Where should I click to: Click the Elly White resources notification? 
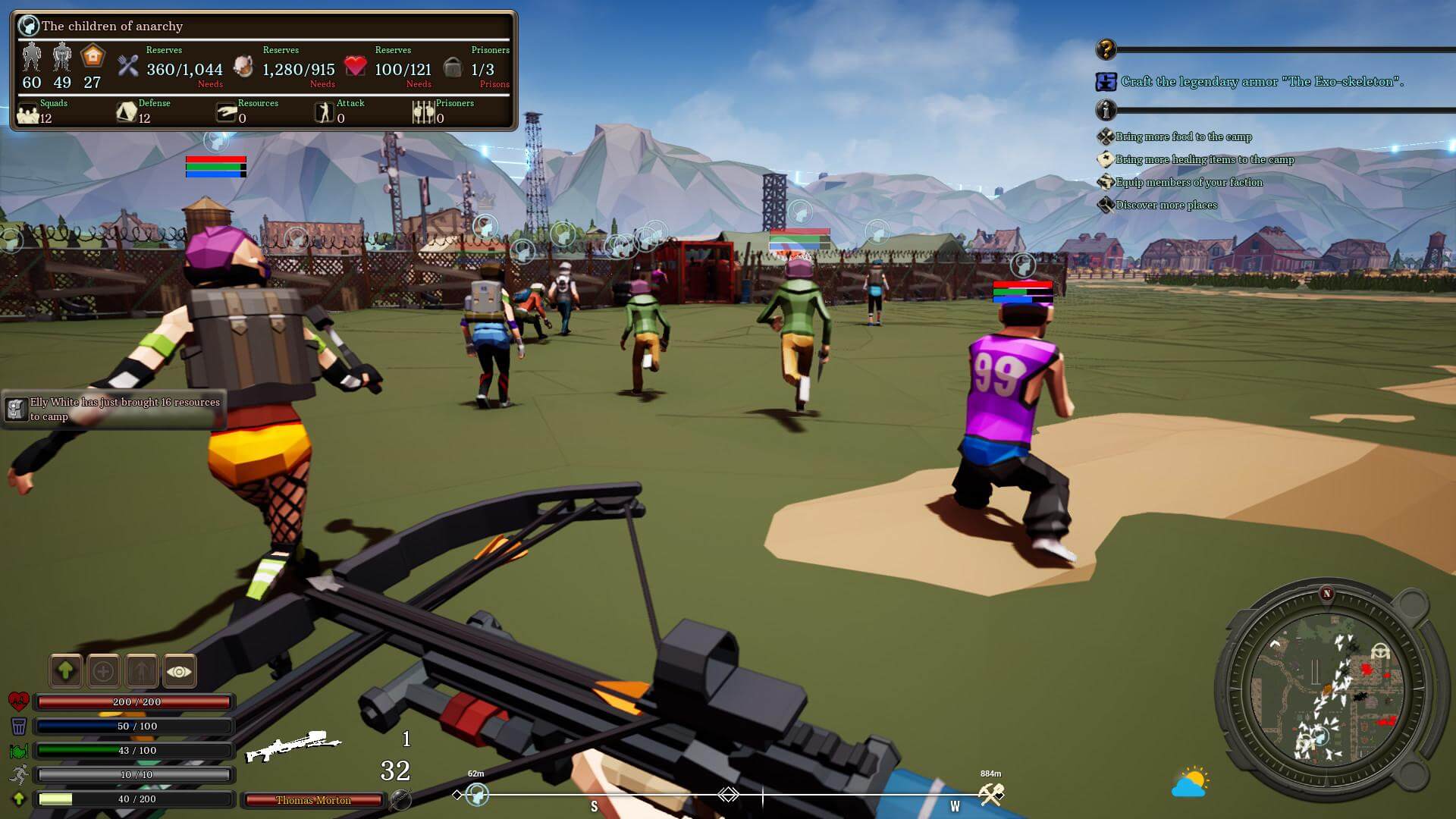[115, 409]
